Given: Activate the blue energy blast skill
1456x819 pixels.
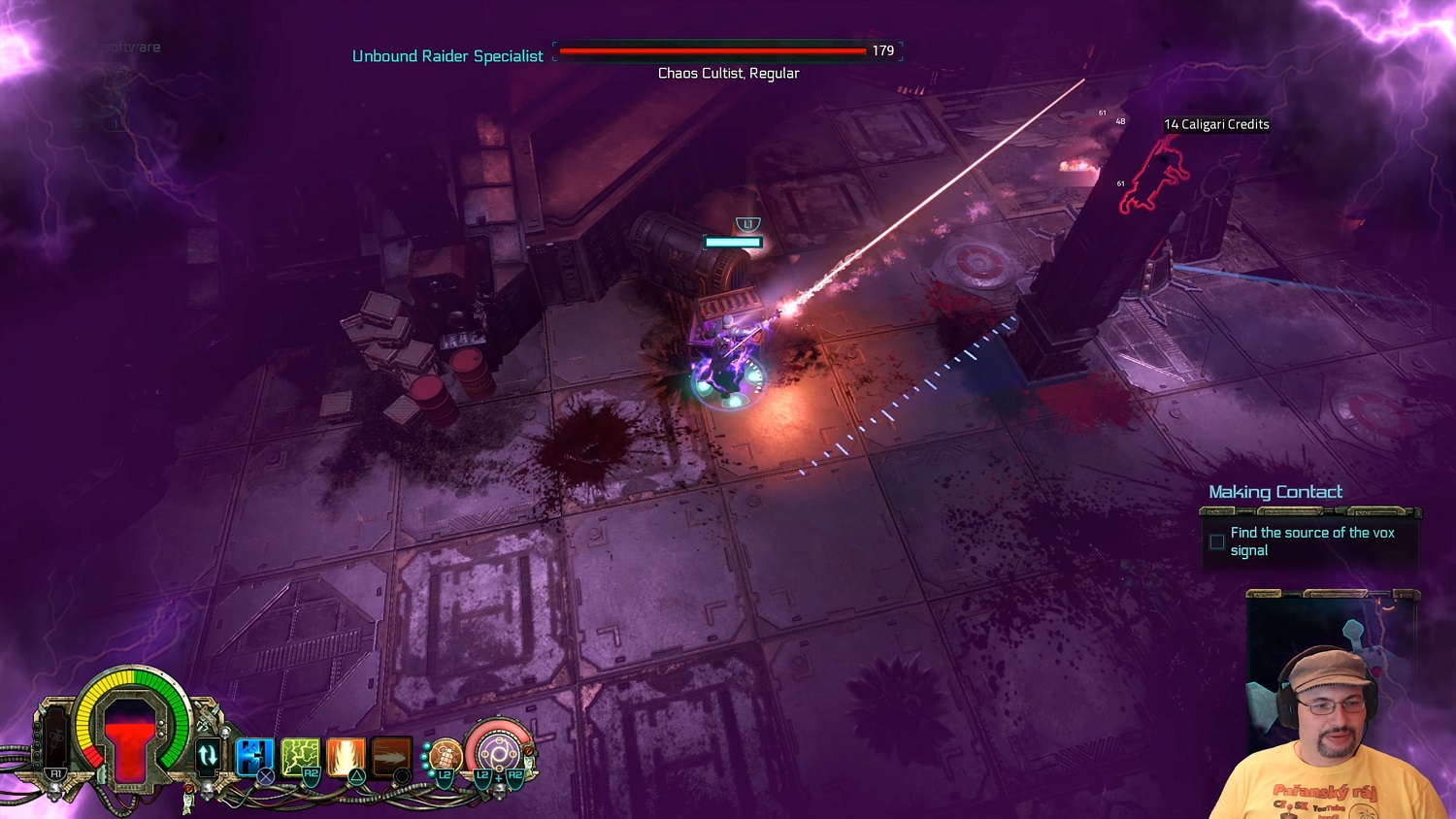Looking at the screenshot, I should pyautogui.click(x=254, y=756).
